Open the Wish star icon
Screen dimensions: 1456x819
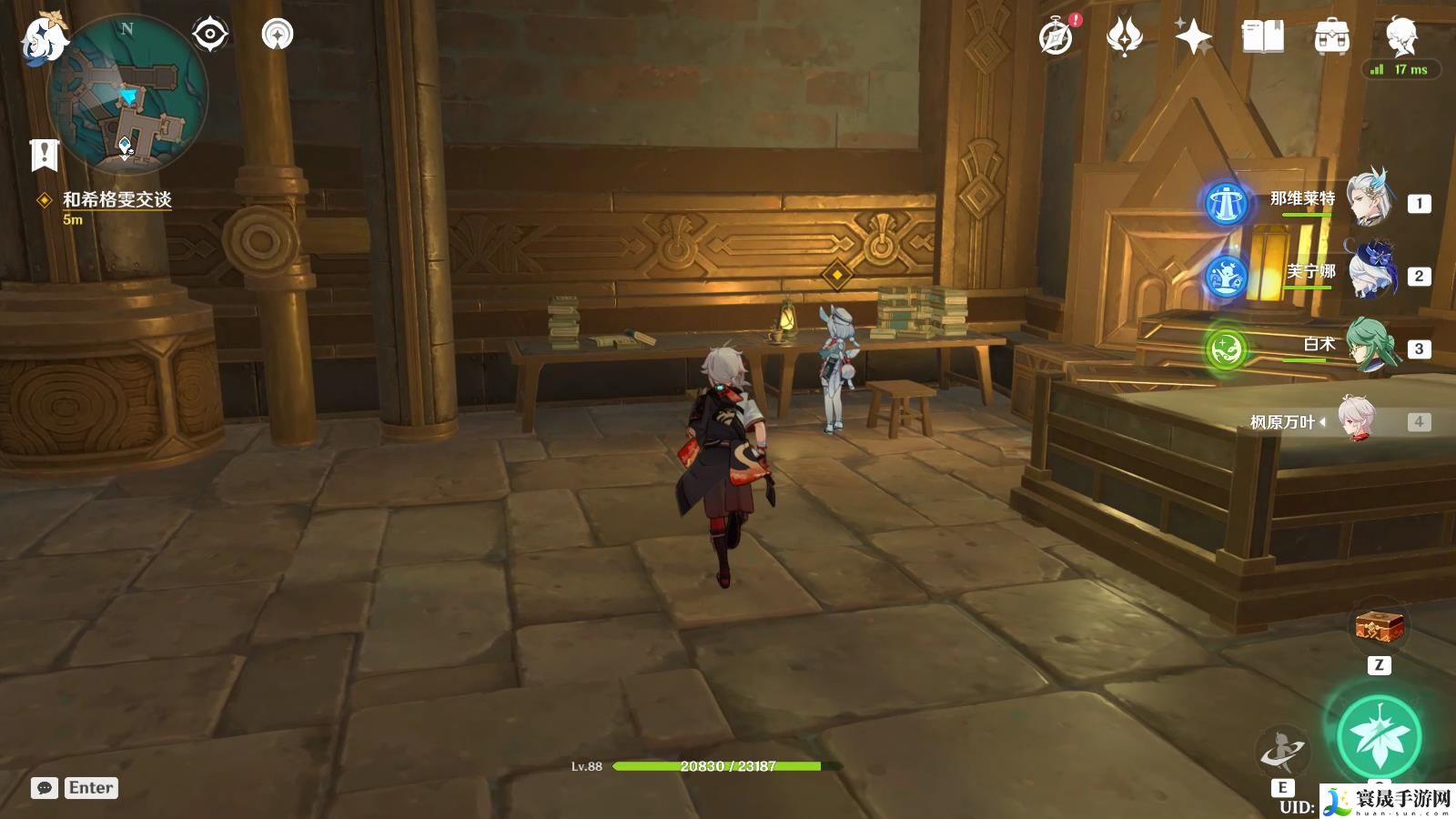(1193, 37)
